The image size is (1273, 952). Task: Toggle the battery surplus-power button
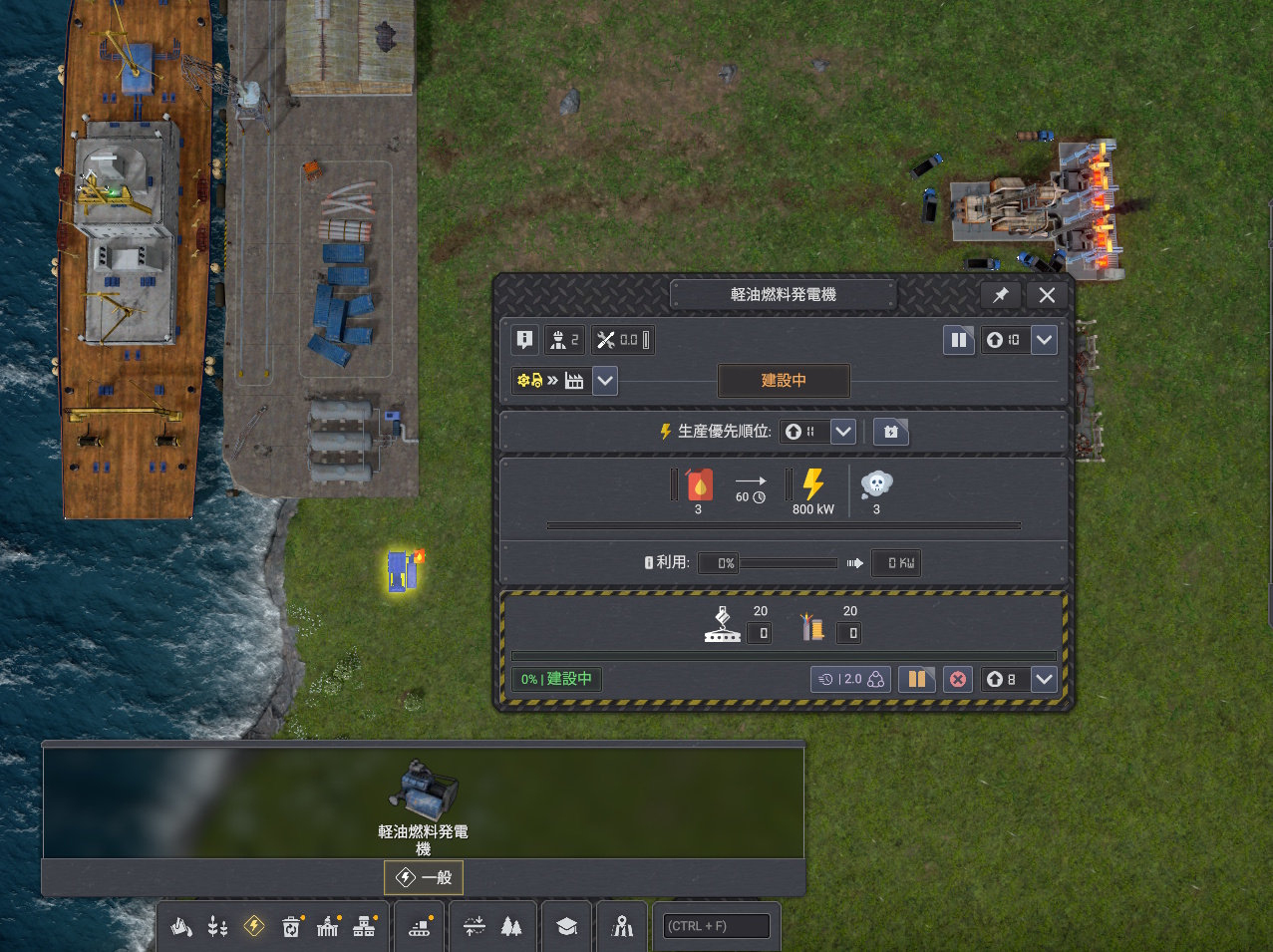[x=891, y=432]
